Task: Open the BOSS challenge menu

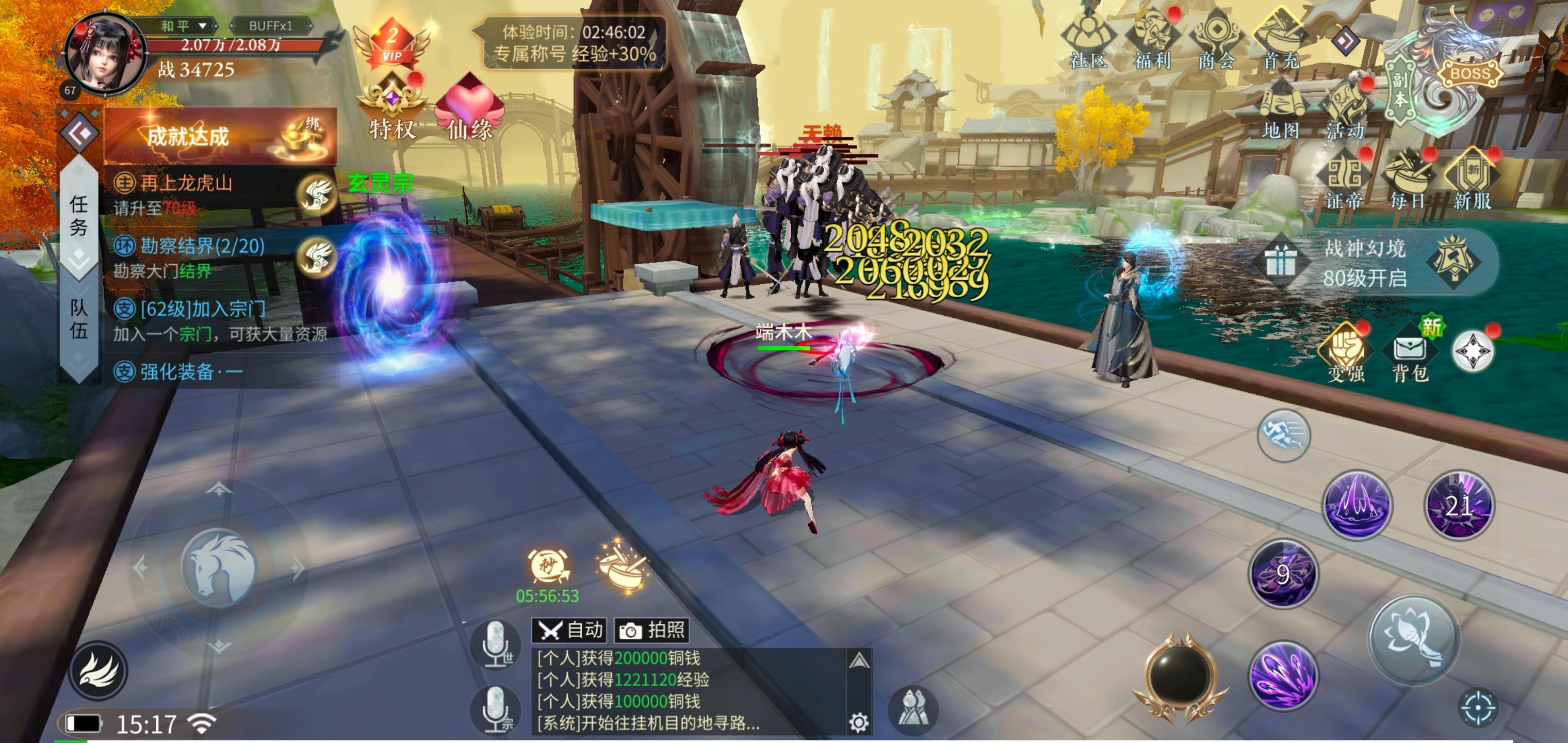Action: point(1469,73)
